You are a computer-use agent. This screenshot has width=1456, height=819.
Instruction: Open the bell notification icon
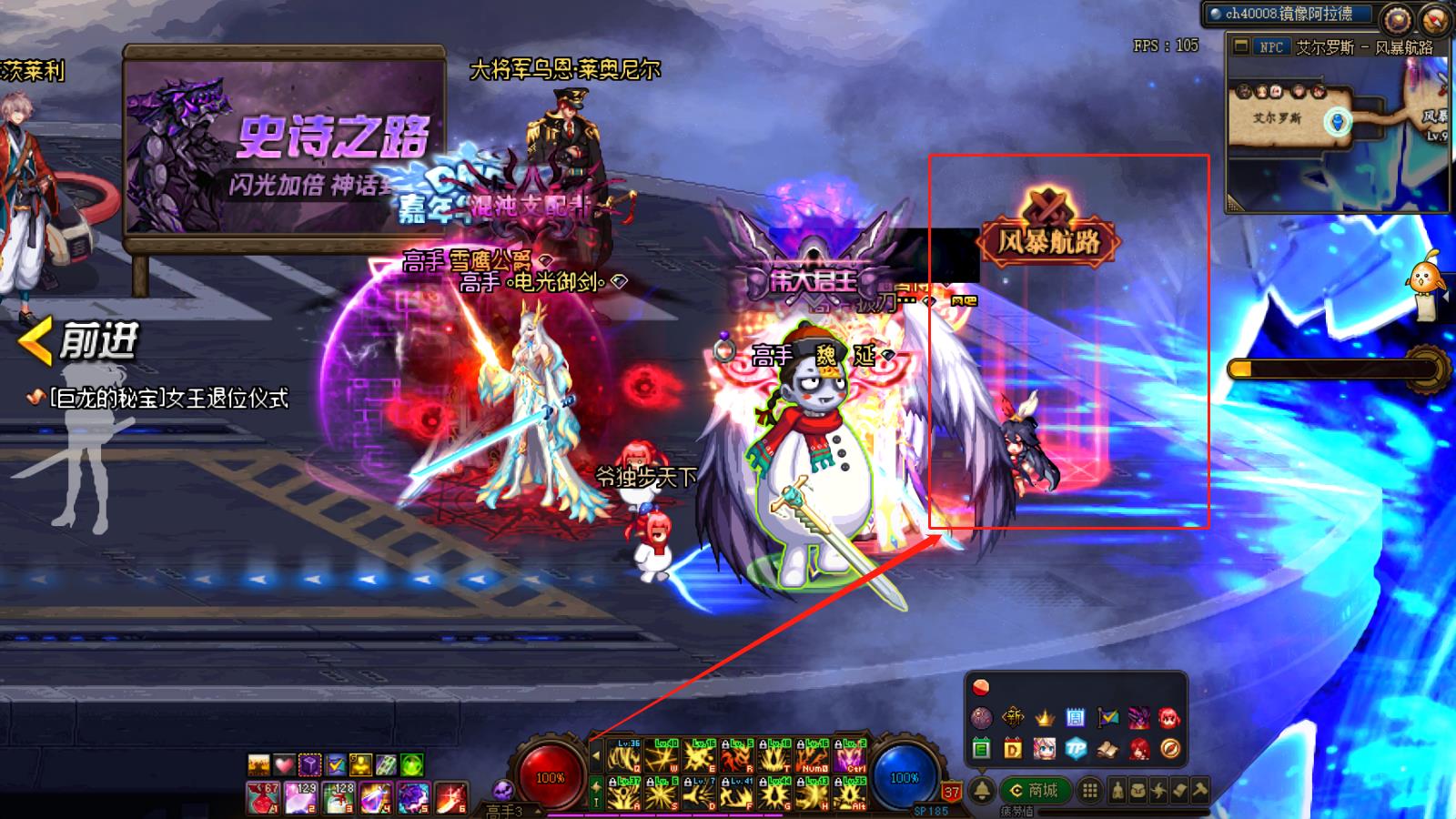[x=981, y=790]
